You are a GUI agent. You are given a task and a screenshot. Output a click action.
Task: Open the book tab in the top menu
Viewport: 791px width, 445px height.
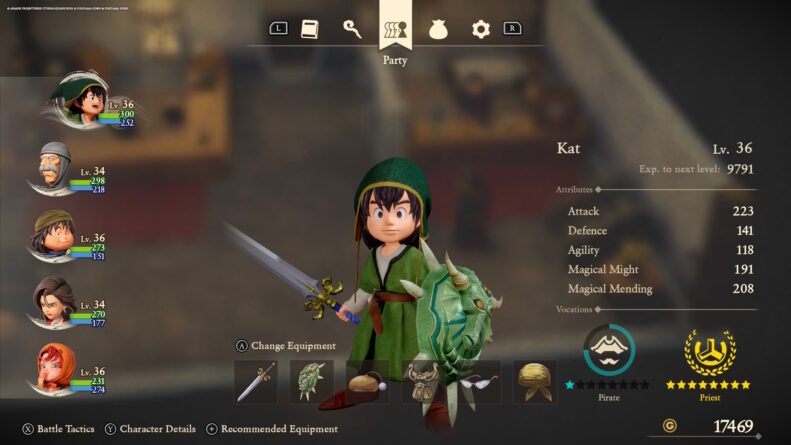310,29
